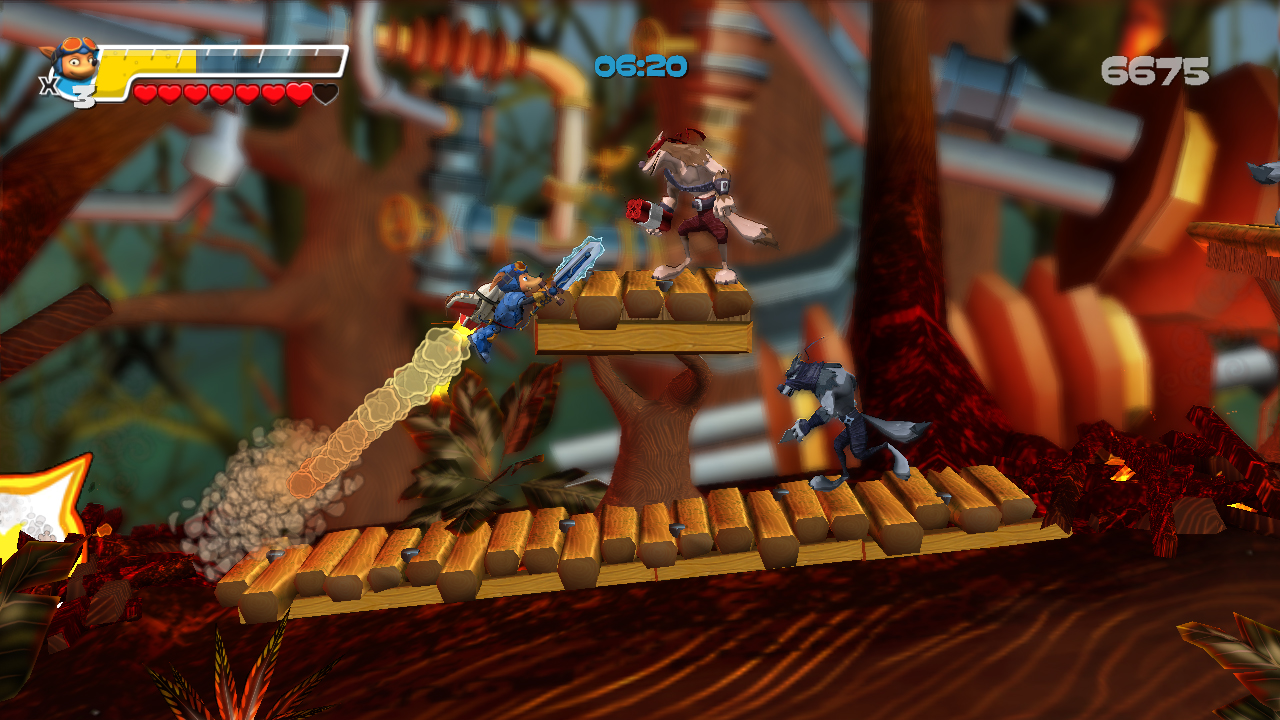Click the hero's blue jetpack flames
Viewport: 1280px width, 720px height.
tap(462, 330)
